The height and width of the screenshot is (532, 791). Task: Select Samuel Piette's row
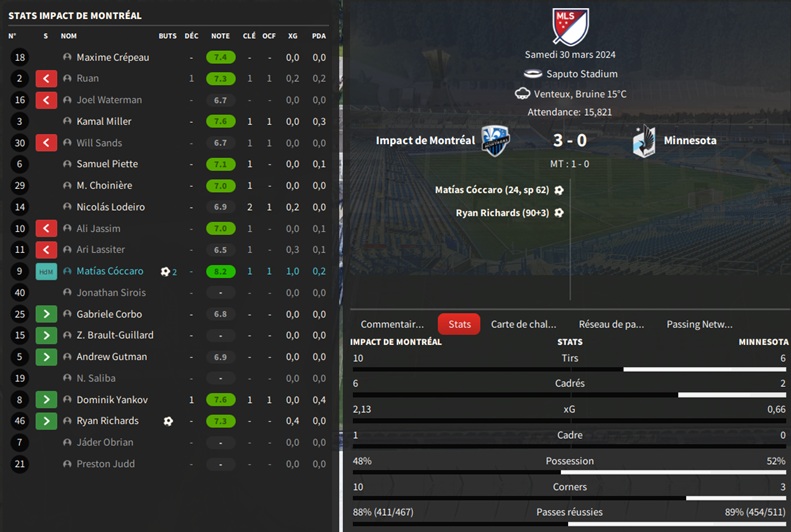[107, 164]
